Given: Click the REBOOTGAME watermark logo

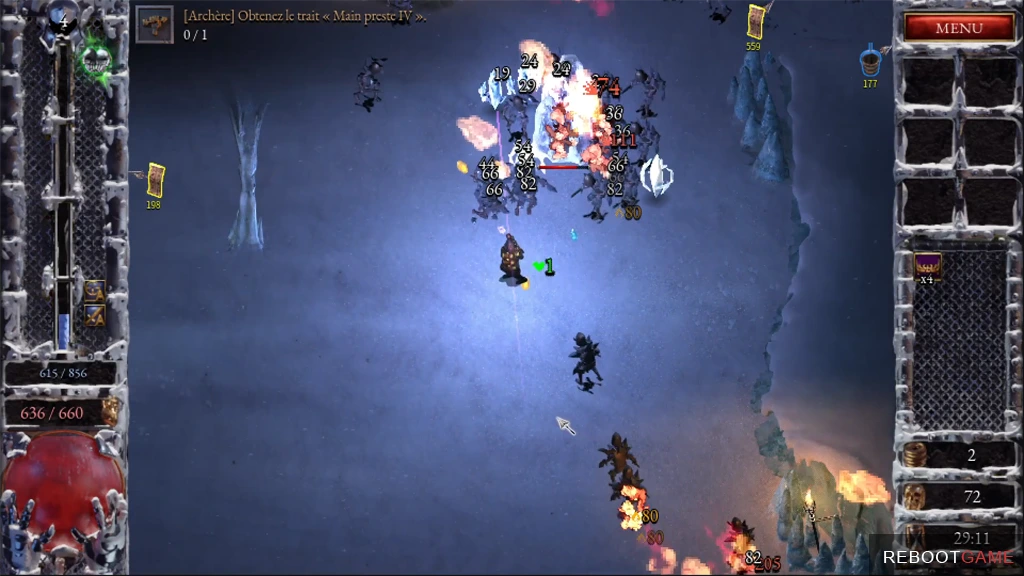Looking at the screenshot, I should [947, 557].
